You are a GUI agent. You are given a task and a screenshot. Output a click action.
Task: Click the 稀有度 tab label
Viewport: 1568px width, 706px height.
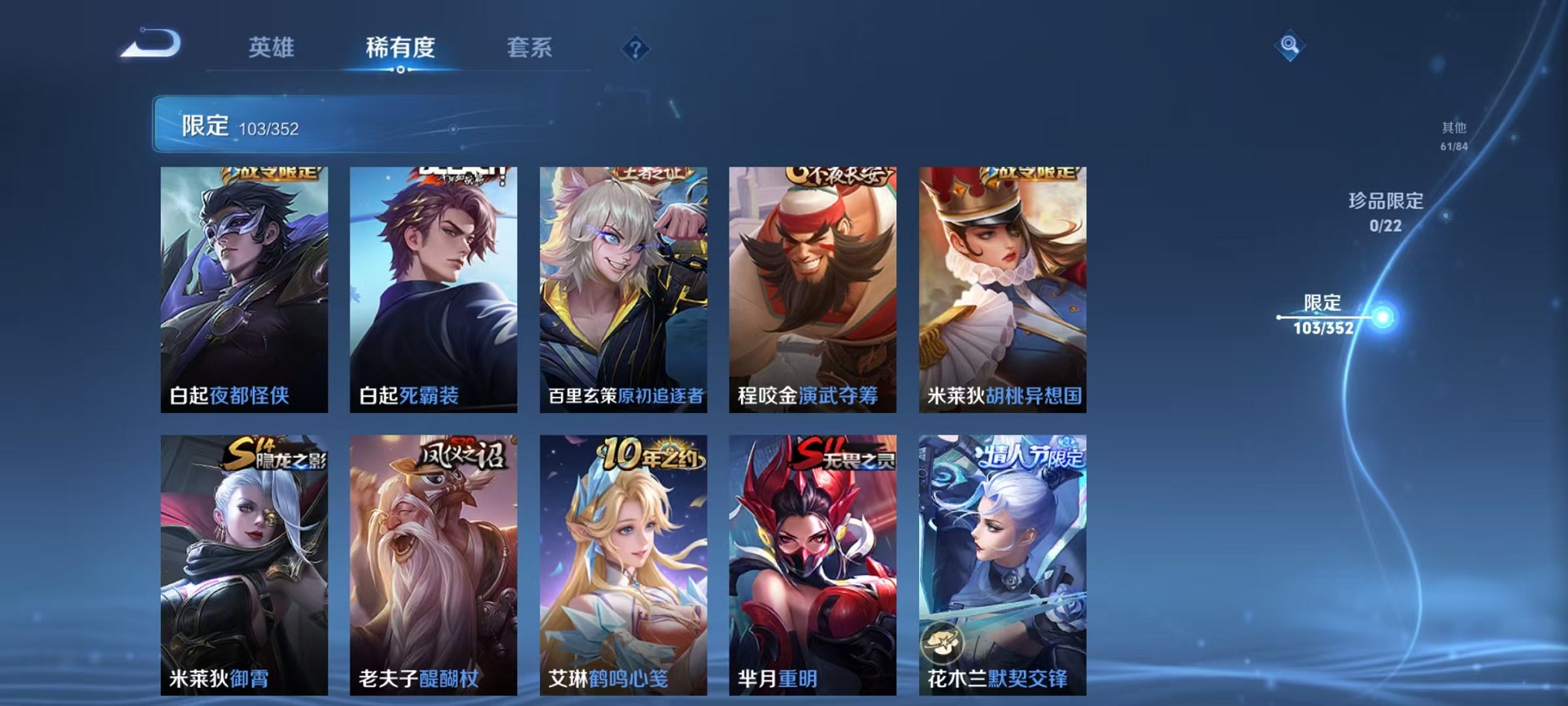click(400, 46)
